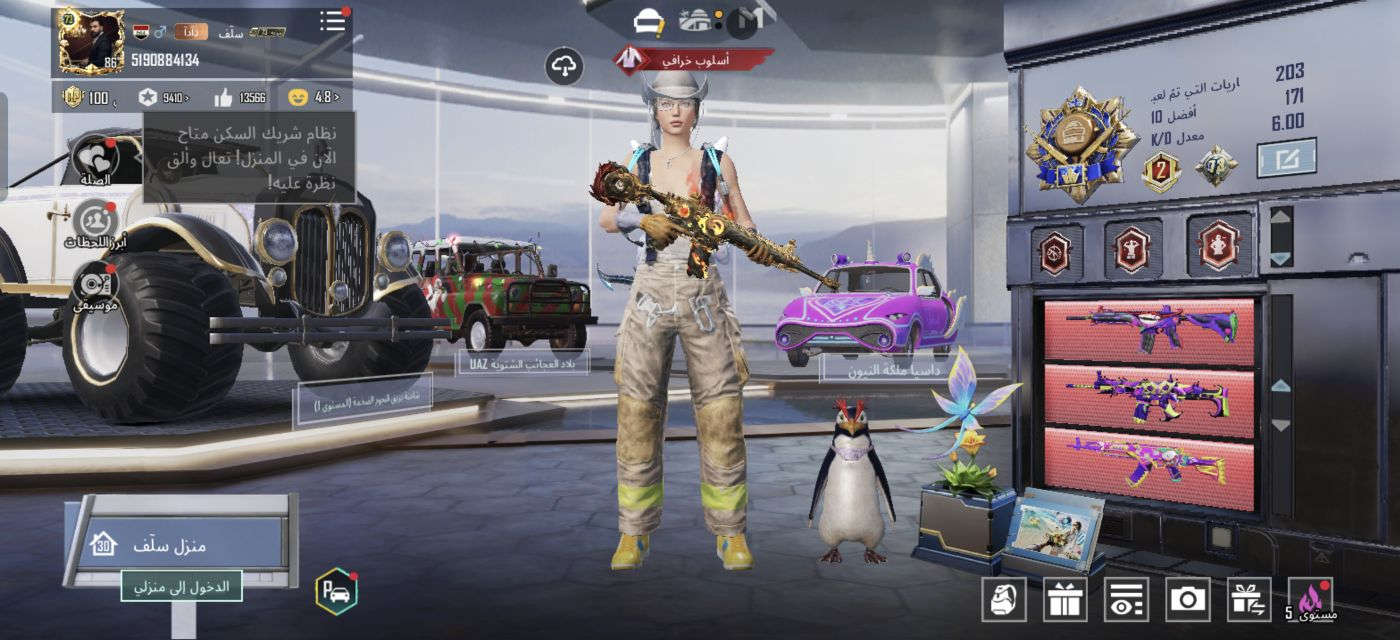Edit the stats panel with pencil button

click(1286, 157)
